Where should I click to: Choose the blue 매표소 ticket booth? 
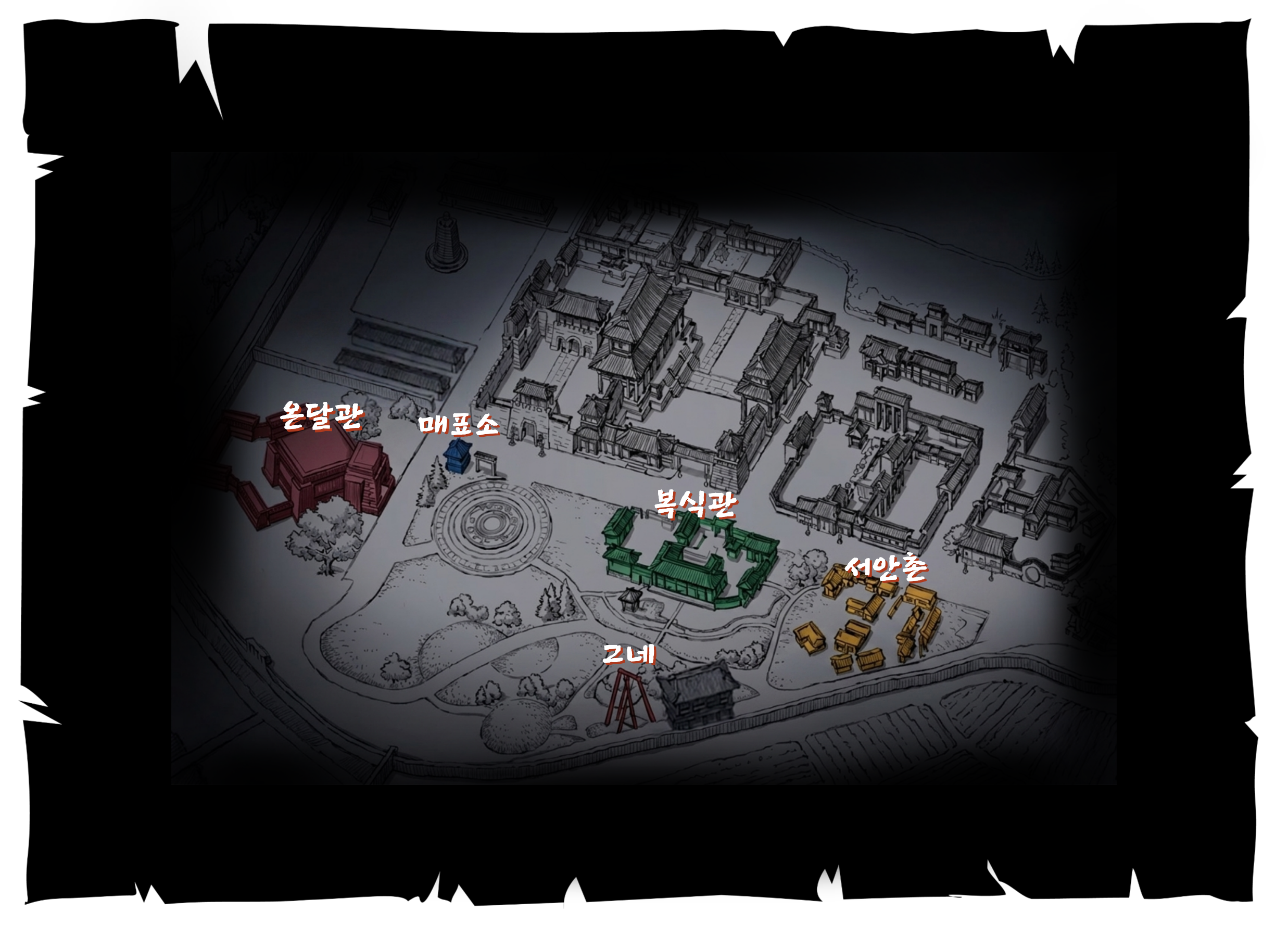tap(458, 455)
